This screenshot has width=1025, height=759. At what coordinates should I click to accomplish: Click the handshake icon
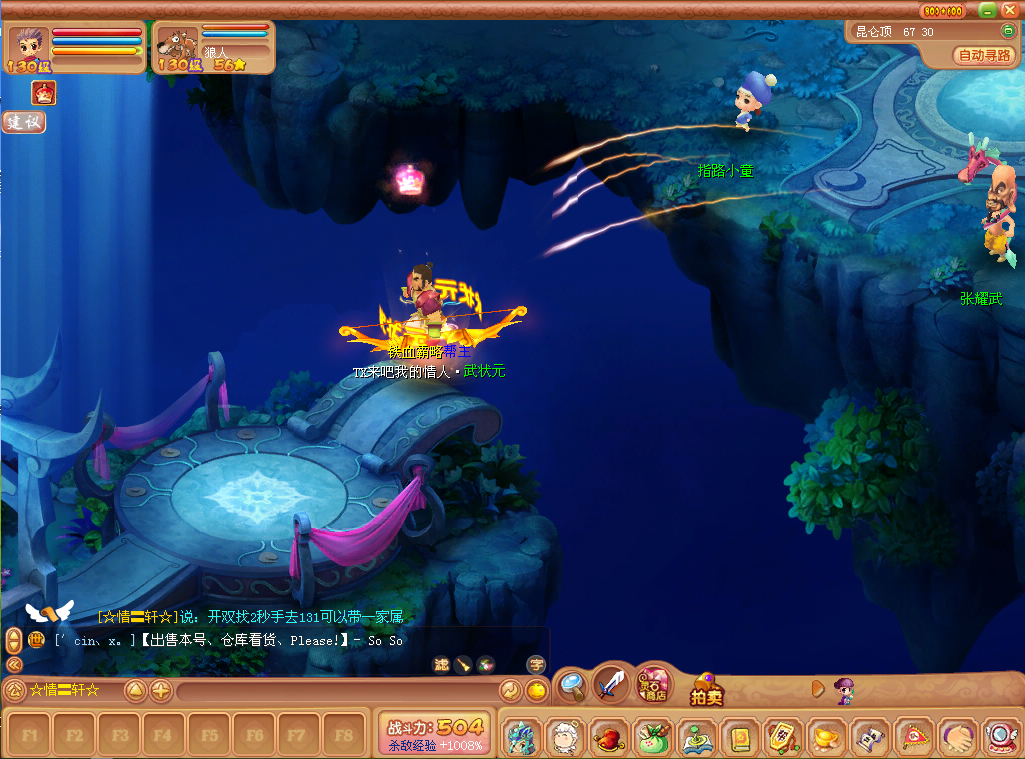click(957, 737)
